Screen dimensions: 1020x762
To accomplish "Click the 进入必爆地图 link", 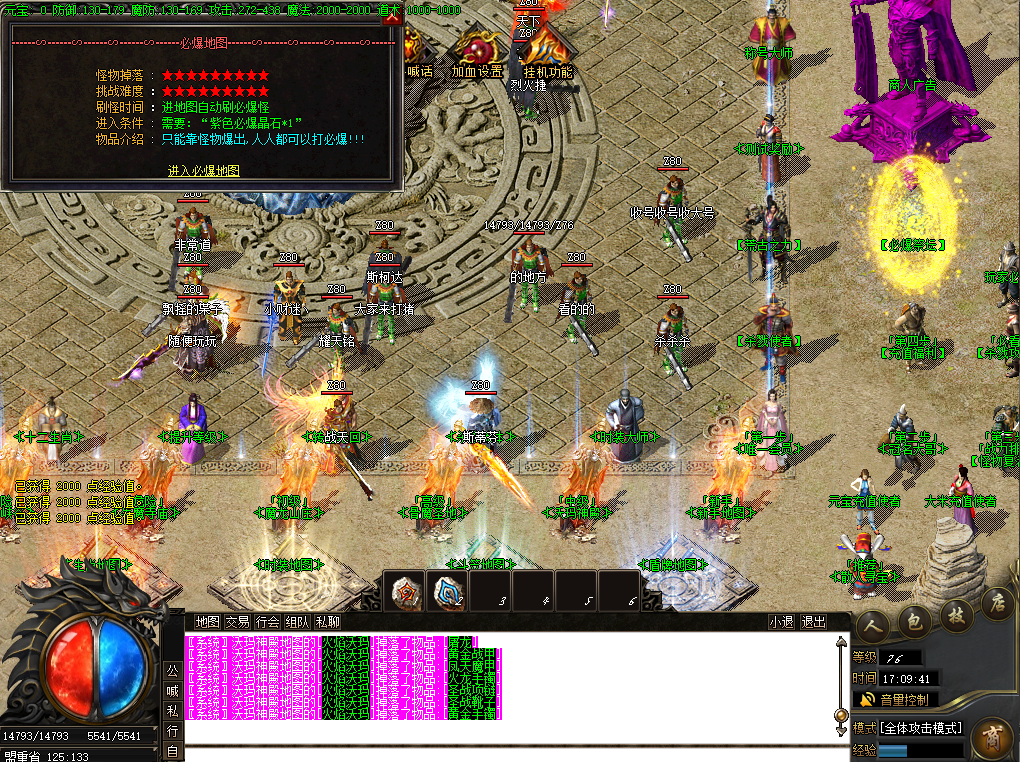I will coord(204,171).
